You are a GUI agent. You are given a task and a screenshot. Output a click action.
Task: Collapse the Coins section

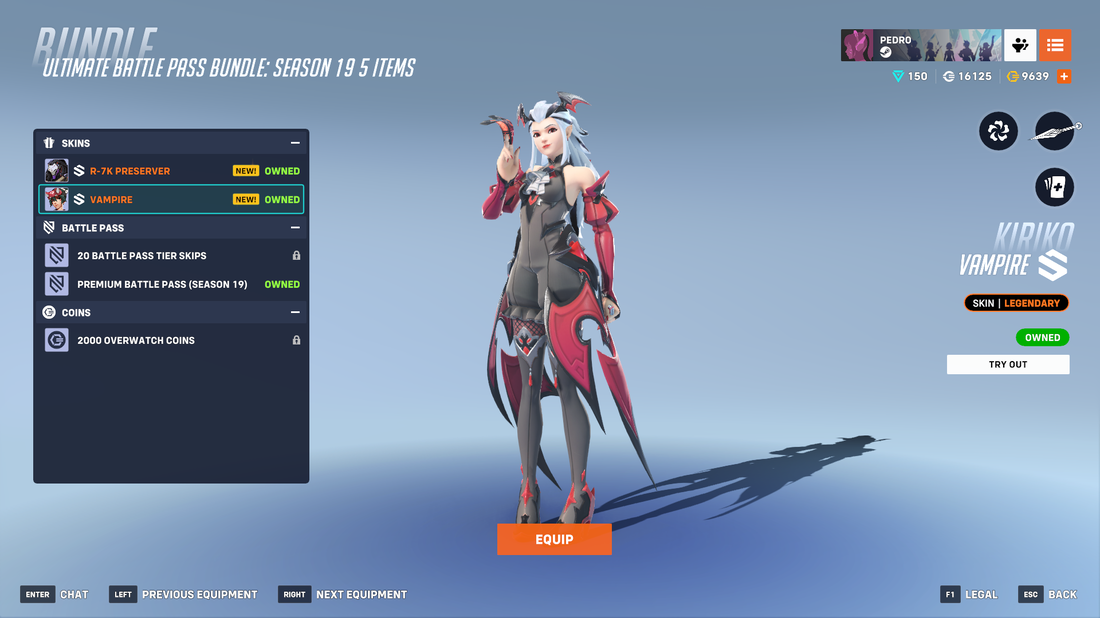click(295, 312)
